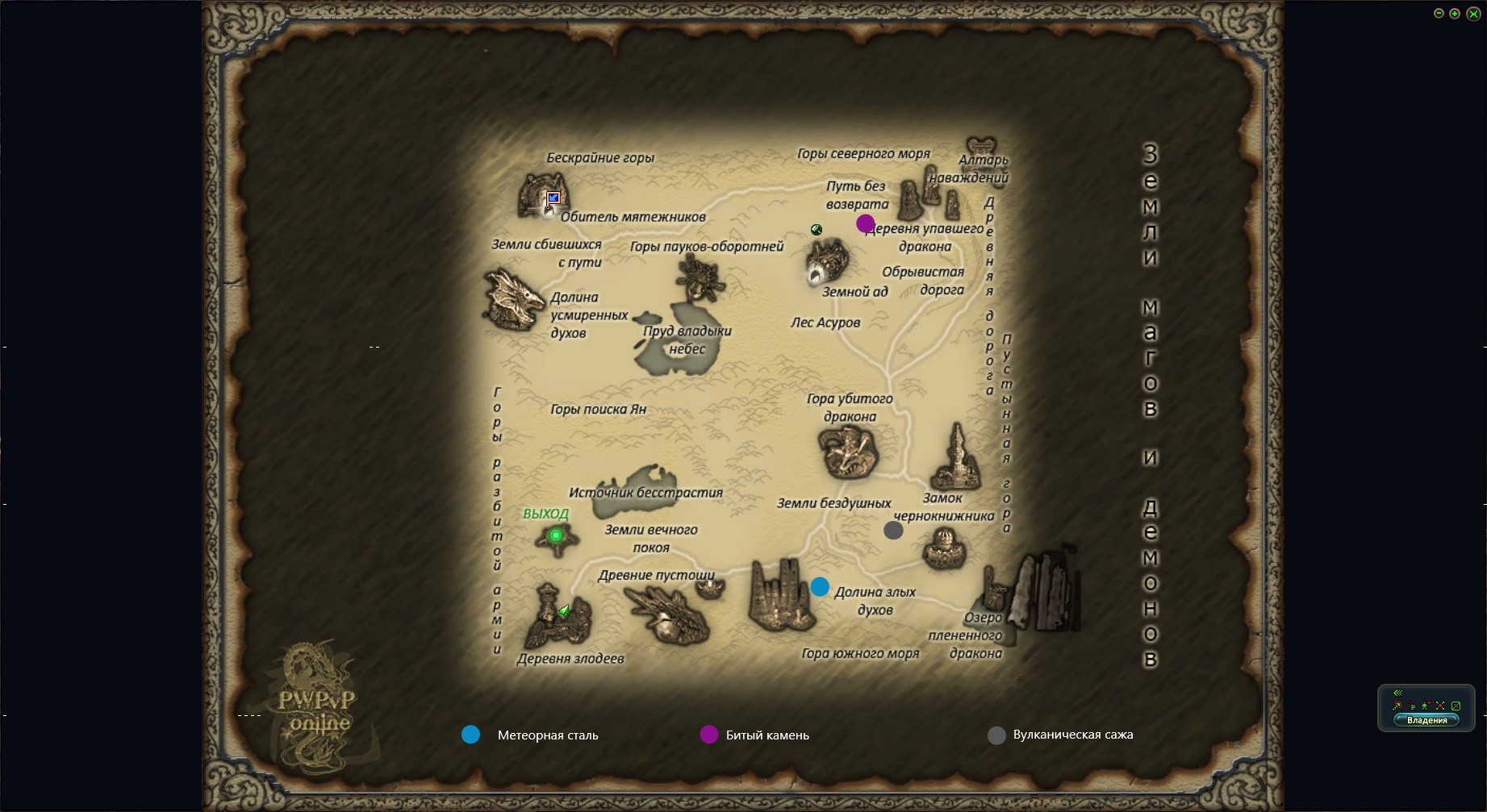This screenshot has height=812, width=1487.
Task: Open the Владения territories view
Action: point(1426,720)
